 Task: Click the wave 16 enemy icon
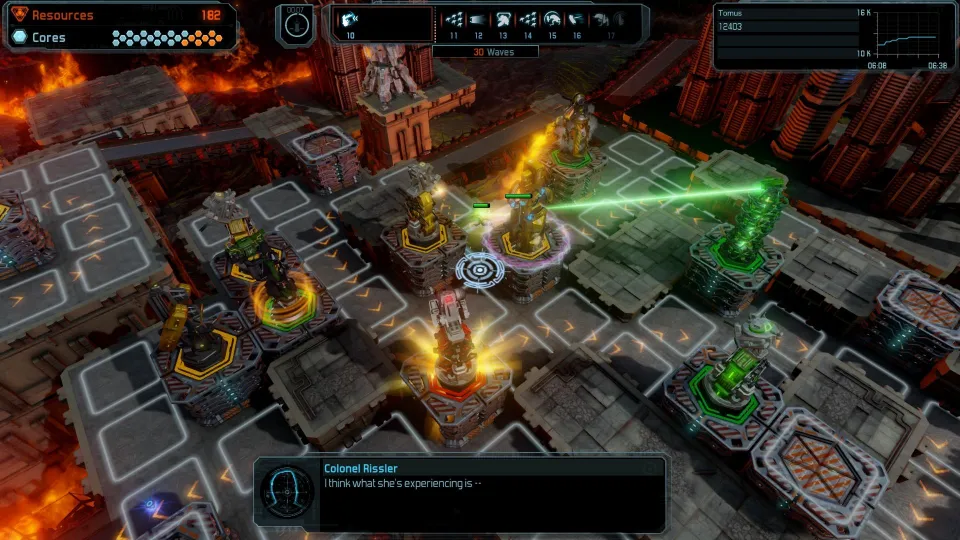tap(577, 19)
